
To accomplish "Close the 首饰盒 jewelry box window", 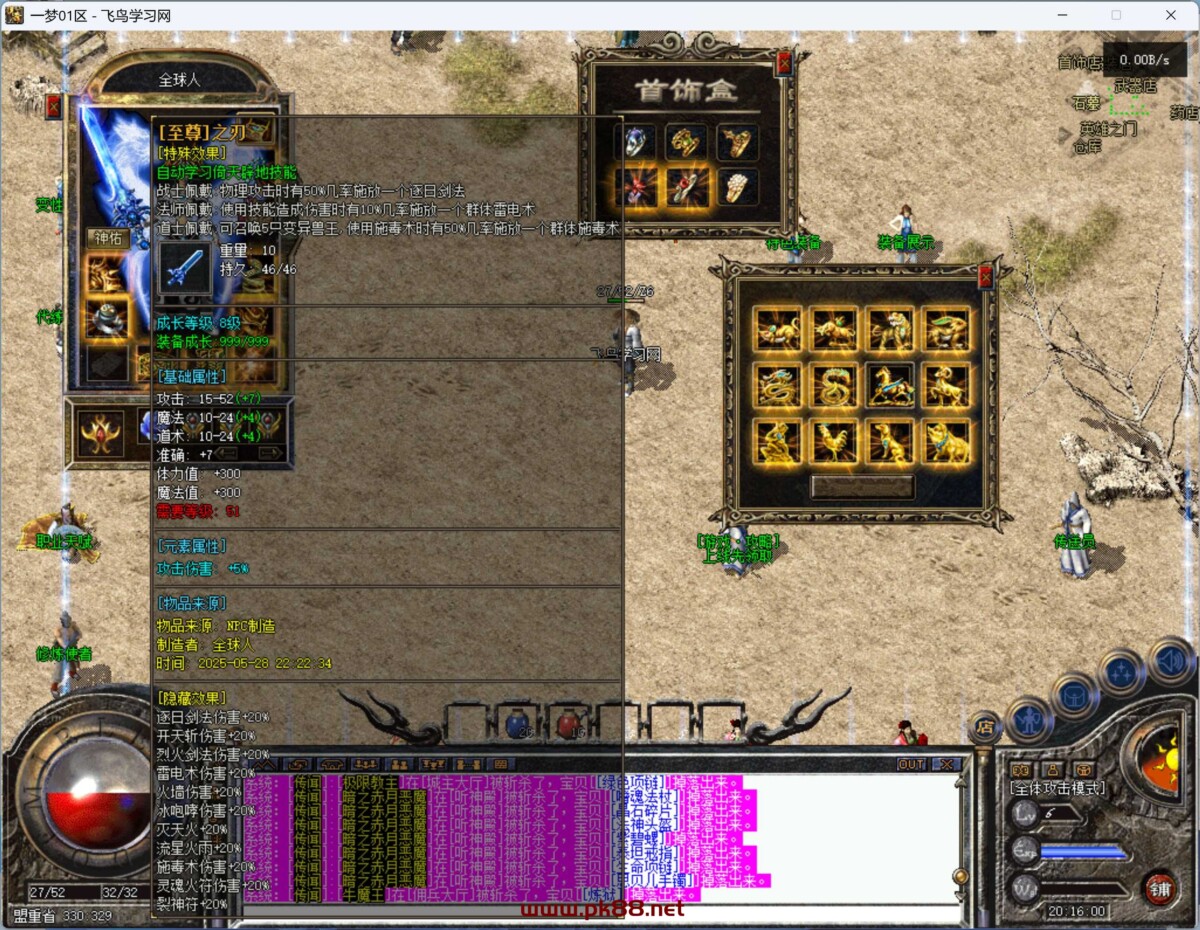I will click(784, 64).
